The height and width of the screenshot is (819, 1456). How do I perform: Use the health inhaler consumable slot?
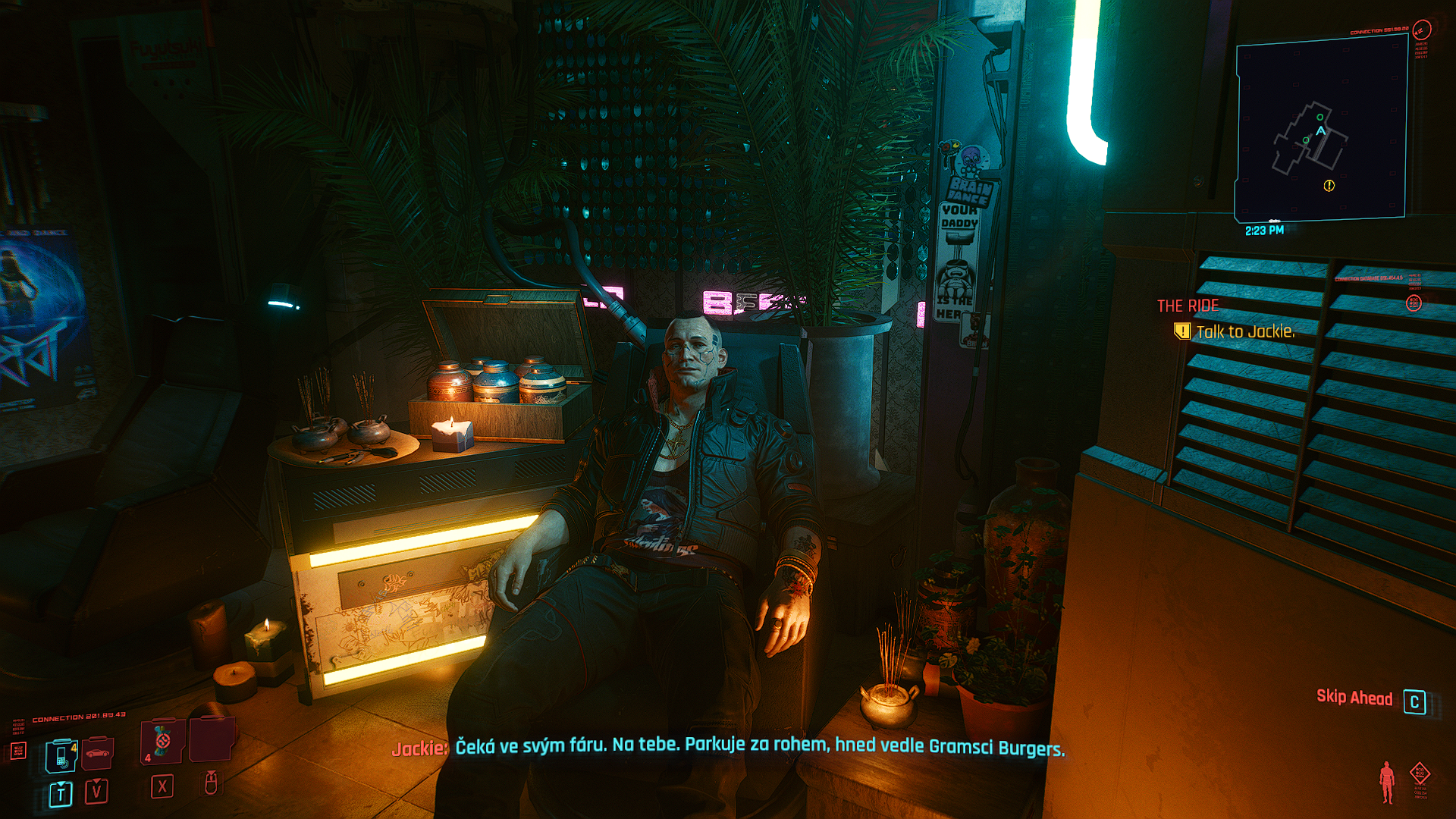click(x=162, y=741)
